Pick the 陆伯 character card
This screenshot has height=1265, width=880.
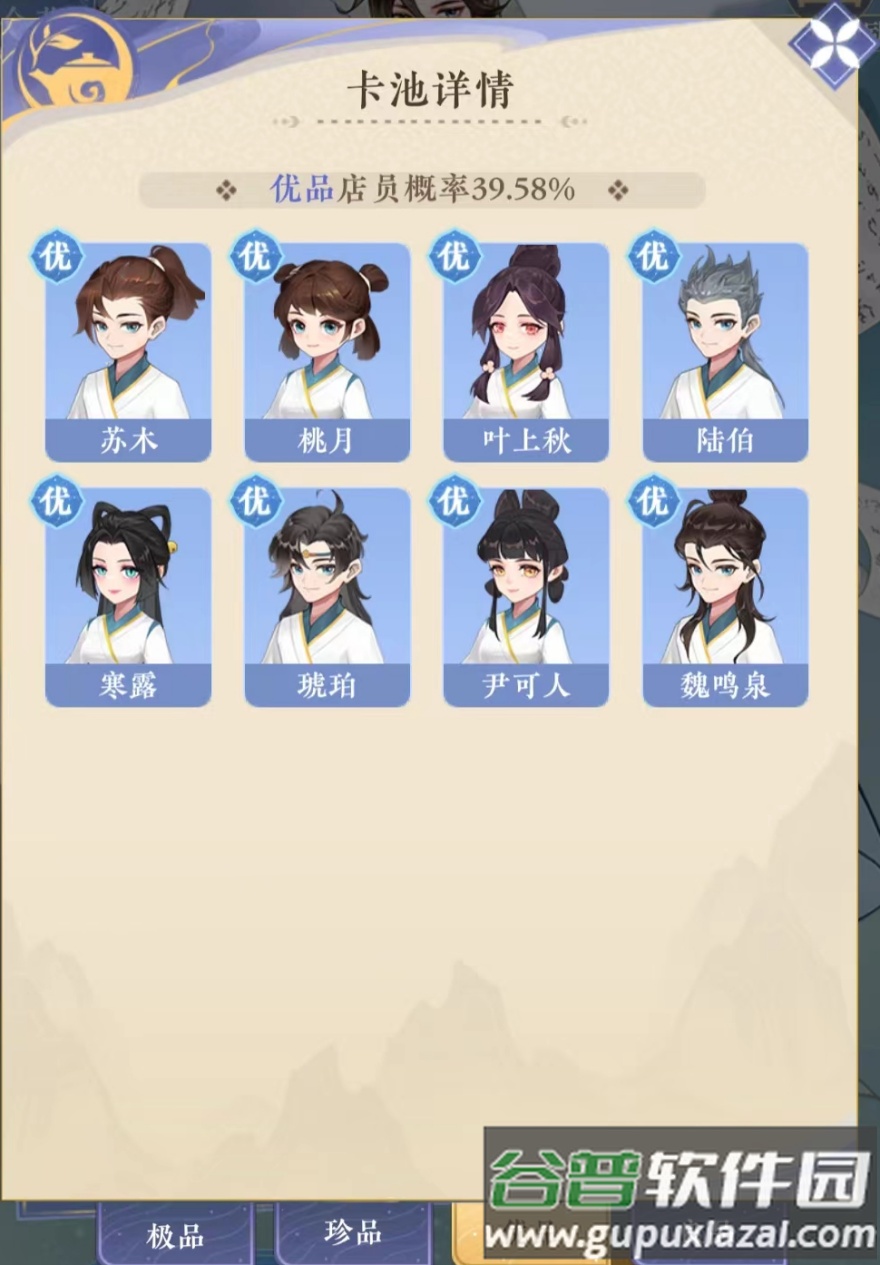725,351
